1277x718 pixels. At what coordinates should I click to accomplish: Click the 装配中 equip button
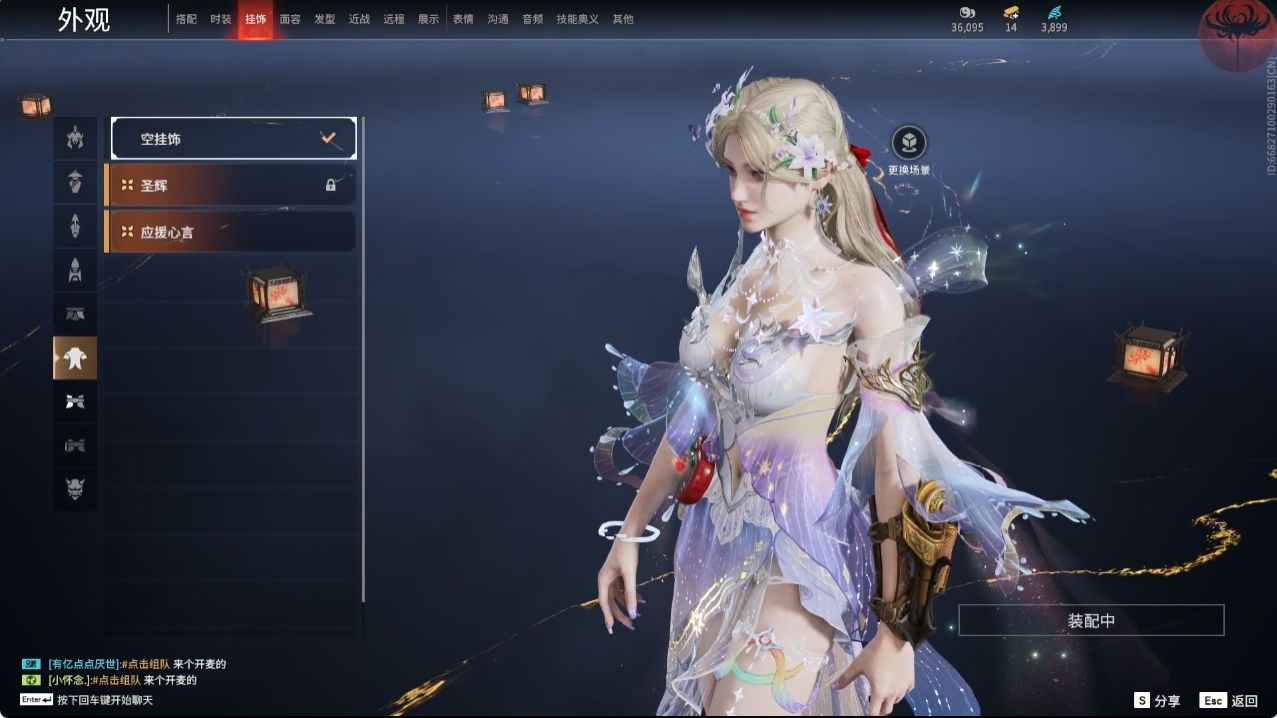point(1091,620)
